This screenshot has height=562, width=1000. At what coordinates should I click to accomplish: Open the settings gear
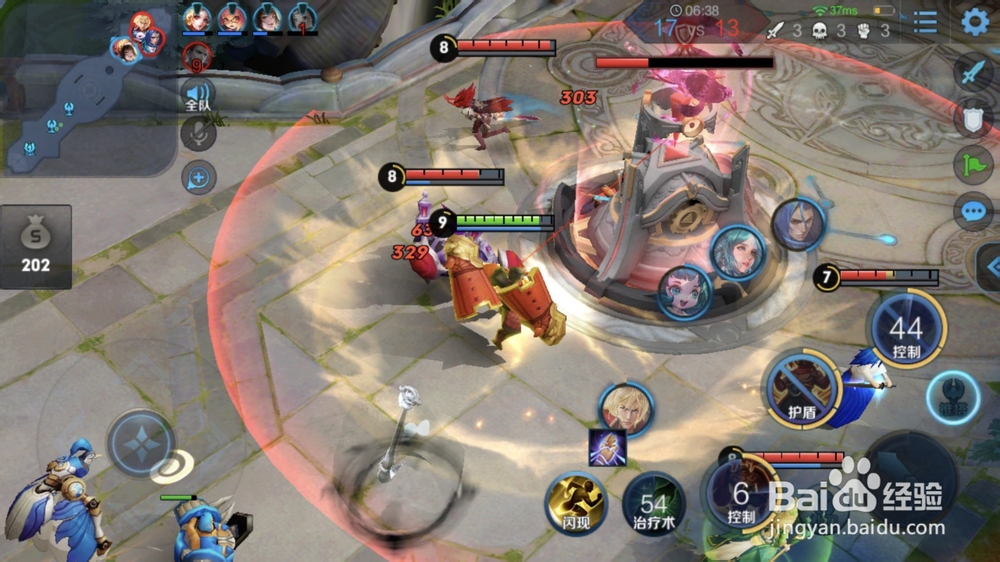pyautogui.click(x=974, y=22)
